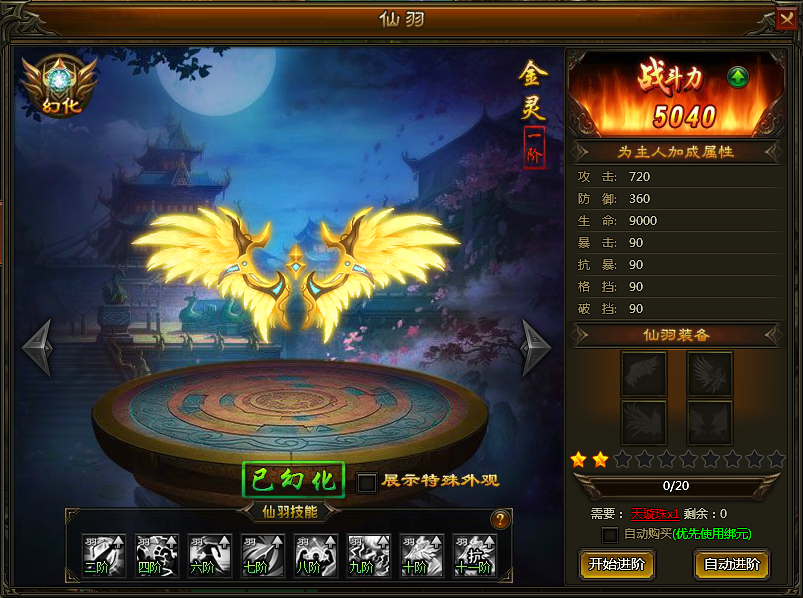Click the red 天璇珠x1 item link
803x598 pixels.
[655, 514]
